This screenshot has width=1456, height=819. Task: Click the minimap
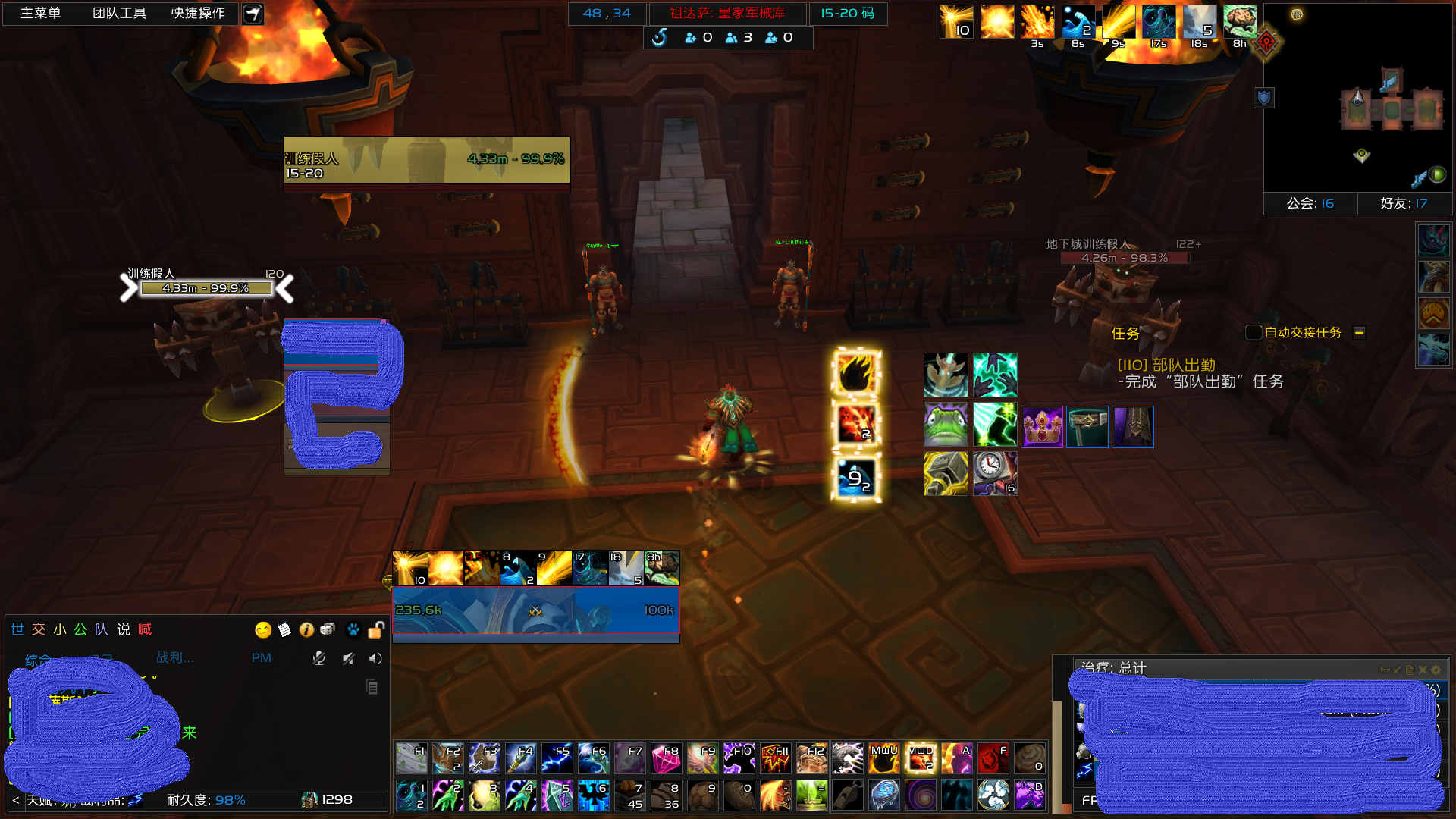pos(1357,99)
